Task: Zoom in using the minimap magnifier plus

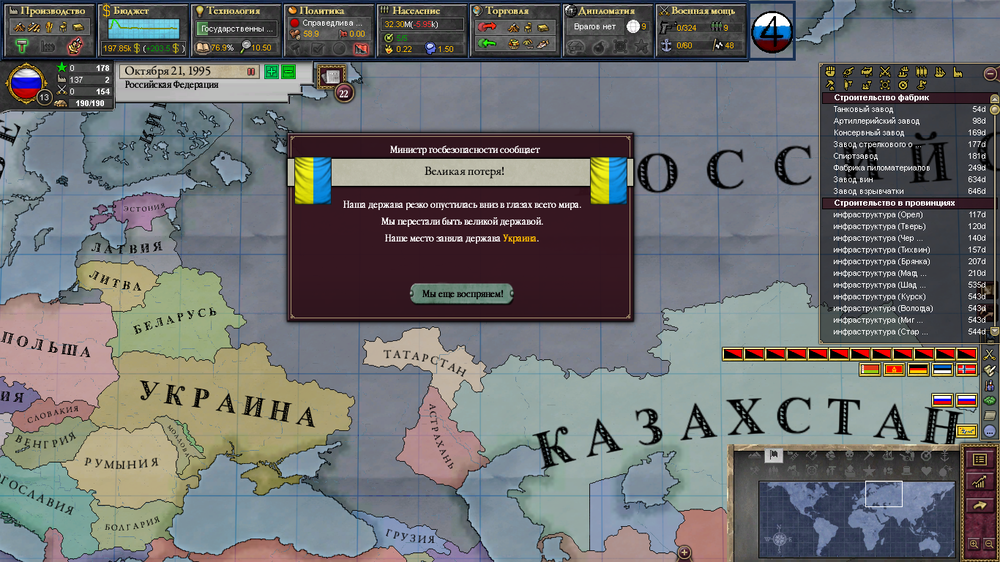Action: 974,544
